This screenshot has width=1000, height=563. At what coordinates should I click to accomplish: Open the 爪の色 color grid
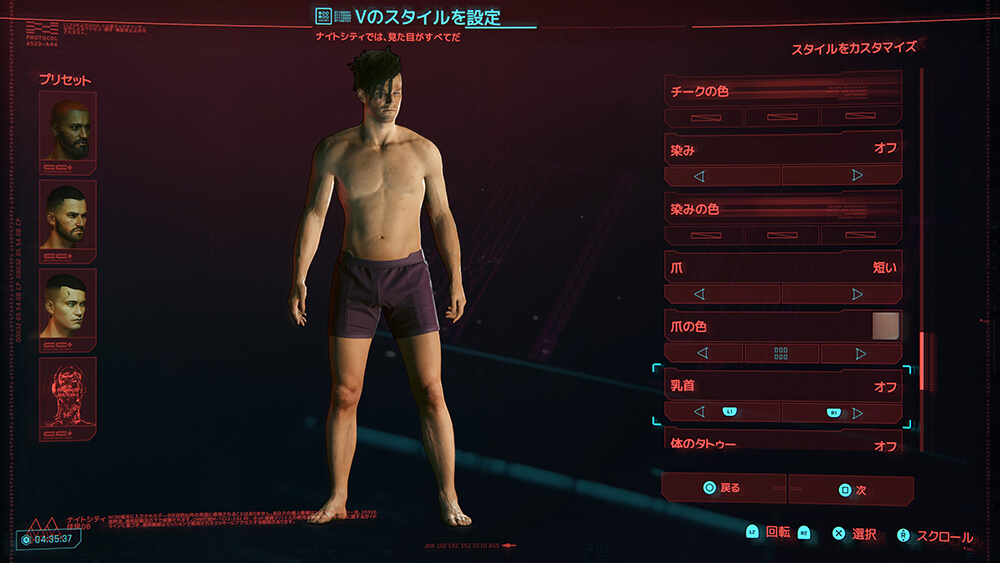point(781,353)
